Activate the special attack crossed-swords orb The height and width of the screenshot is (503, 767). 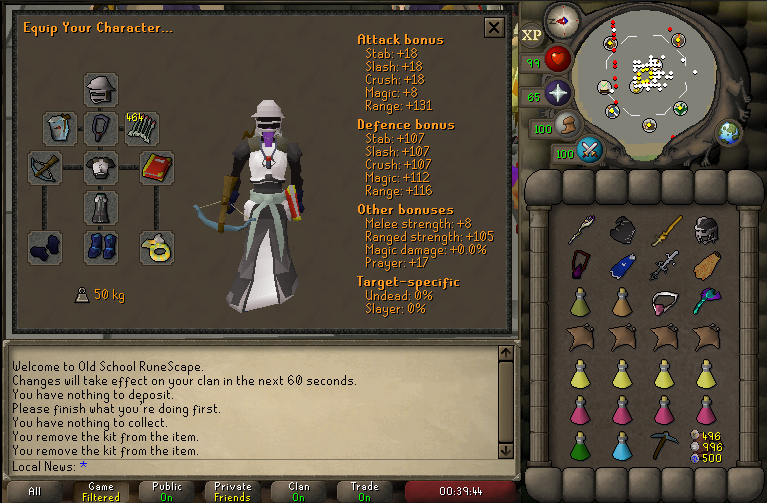point(590,150)
